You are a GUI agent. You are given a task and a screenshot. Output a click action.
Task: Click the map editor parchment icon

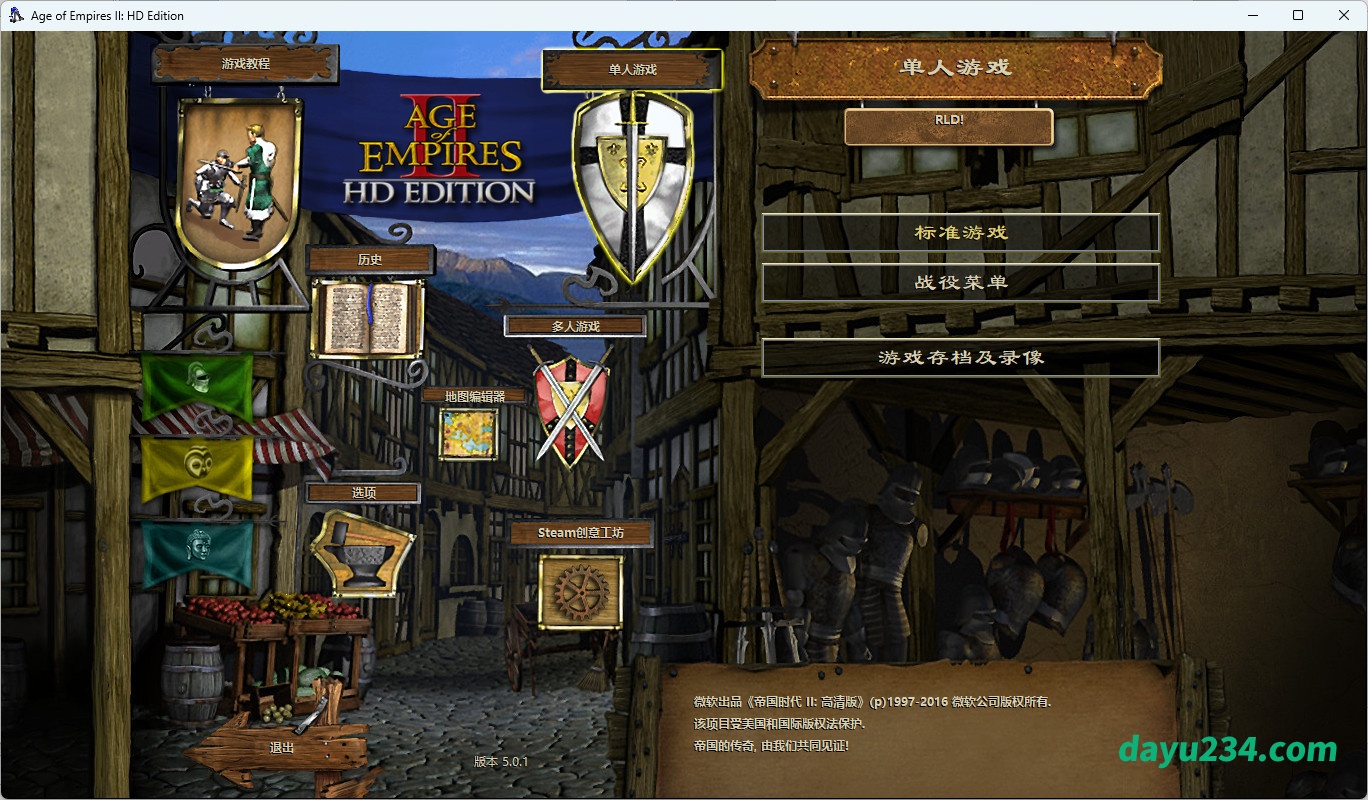pyautogui.click(x=468, y=434)
